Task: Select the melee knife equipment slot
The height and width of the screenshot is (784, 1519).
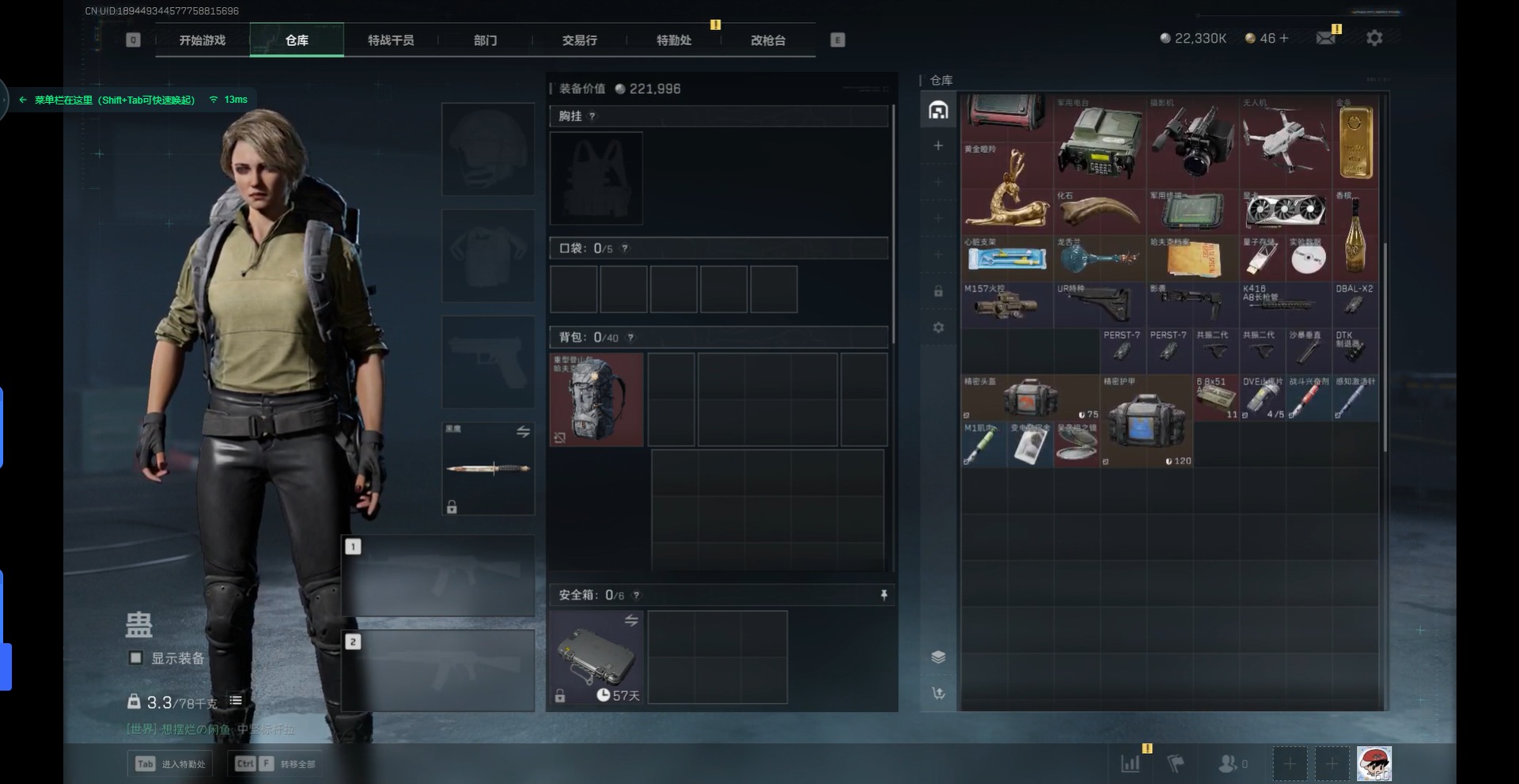Action: 488,468
